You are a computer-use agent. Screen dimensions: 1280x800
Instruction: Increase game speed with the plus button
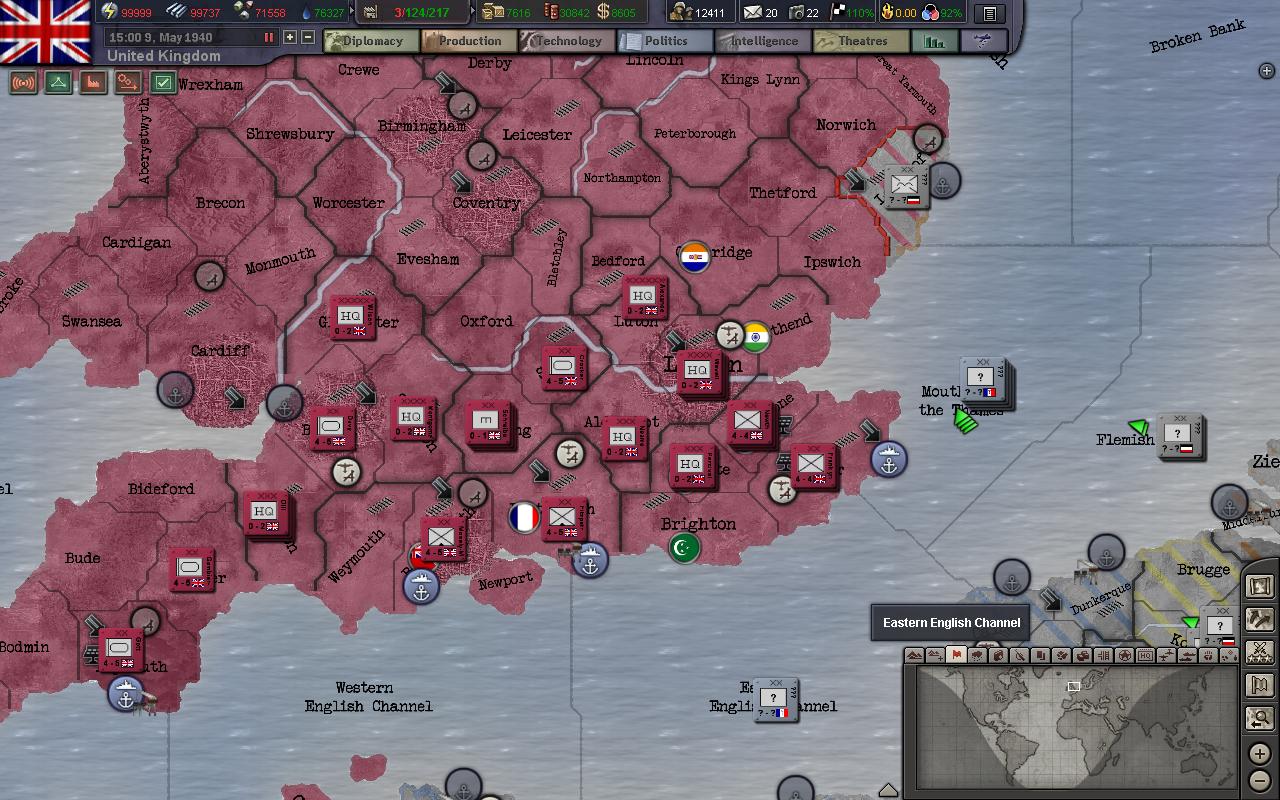(x=290, y=37)
